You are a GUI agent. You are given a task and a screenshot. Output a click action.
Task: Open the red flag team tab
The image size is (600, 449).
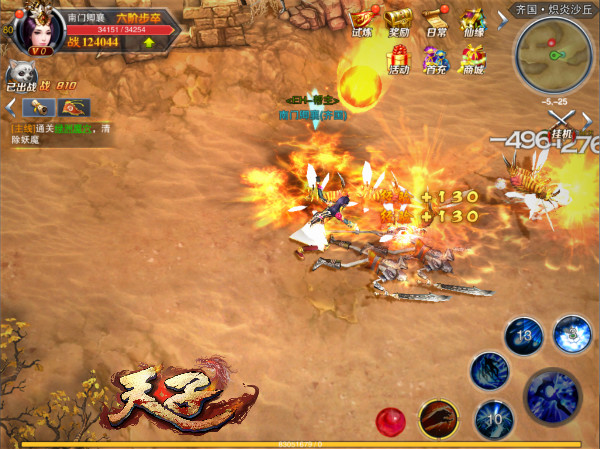coord(73,107)
